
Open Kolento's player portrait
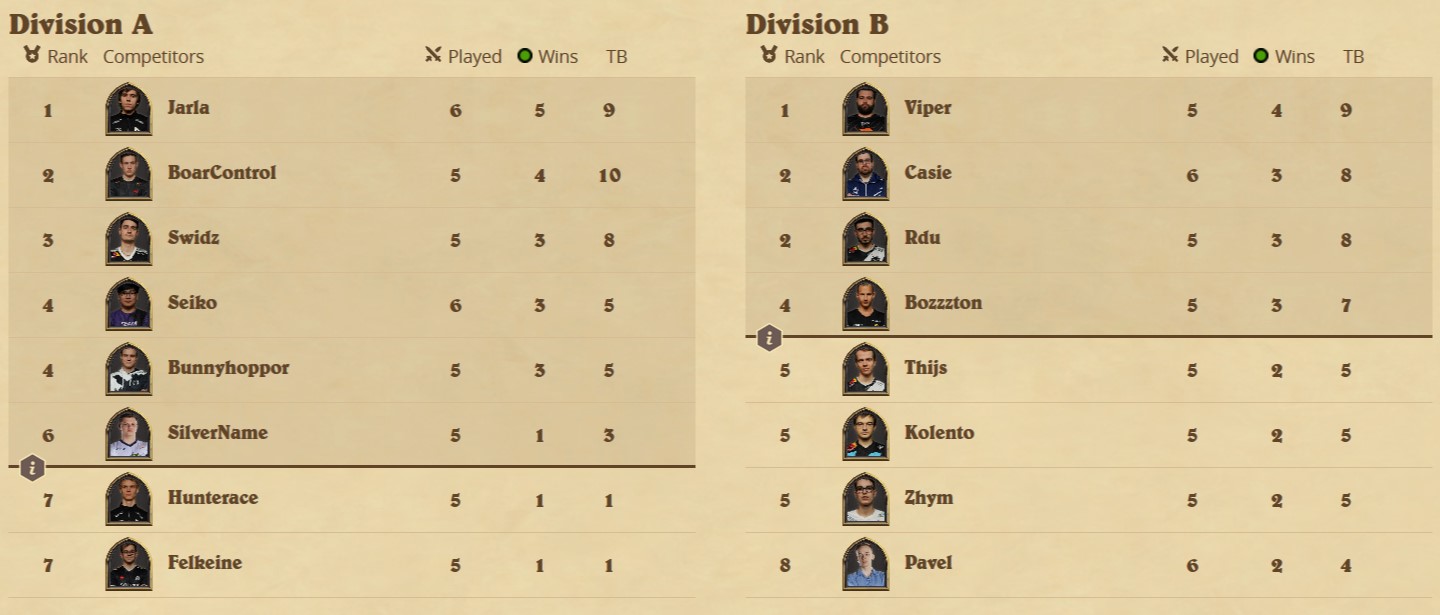click(865, 434)
